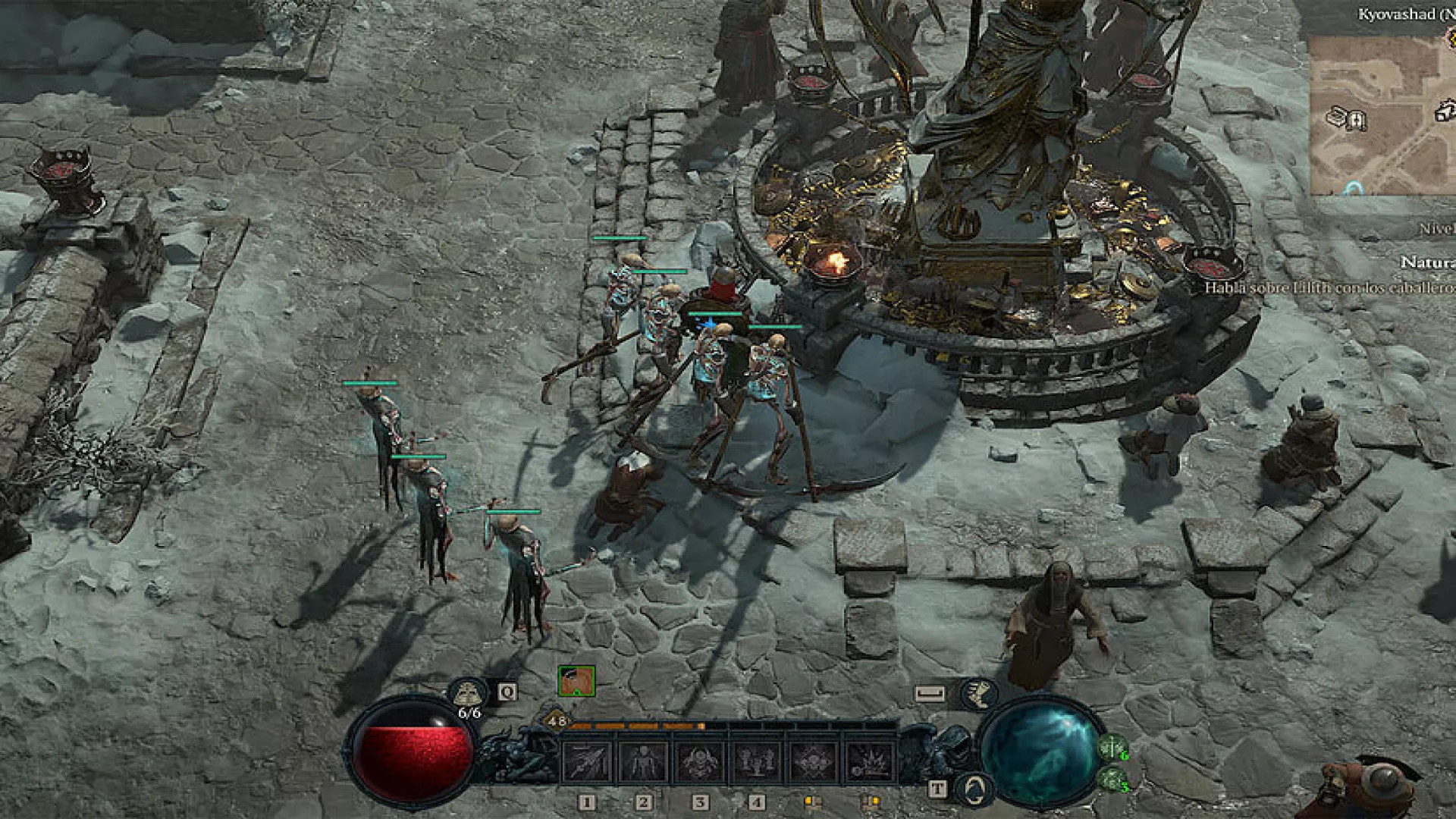Viewport: 1456px width, 819px height.
Task: Trigger the armored skull skill slot
Action: (x=700, y=761)
